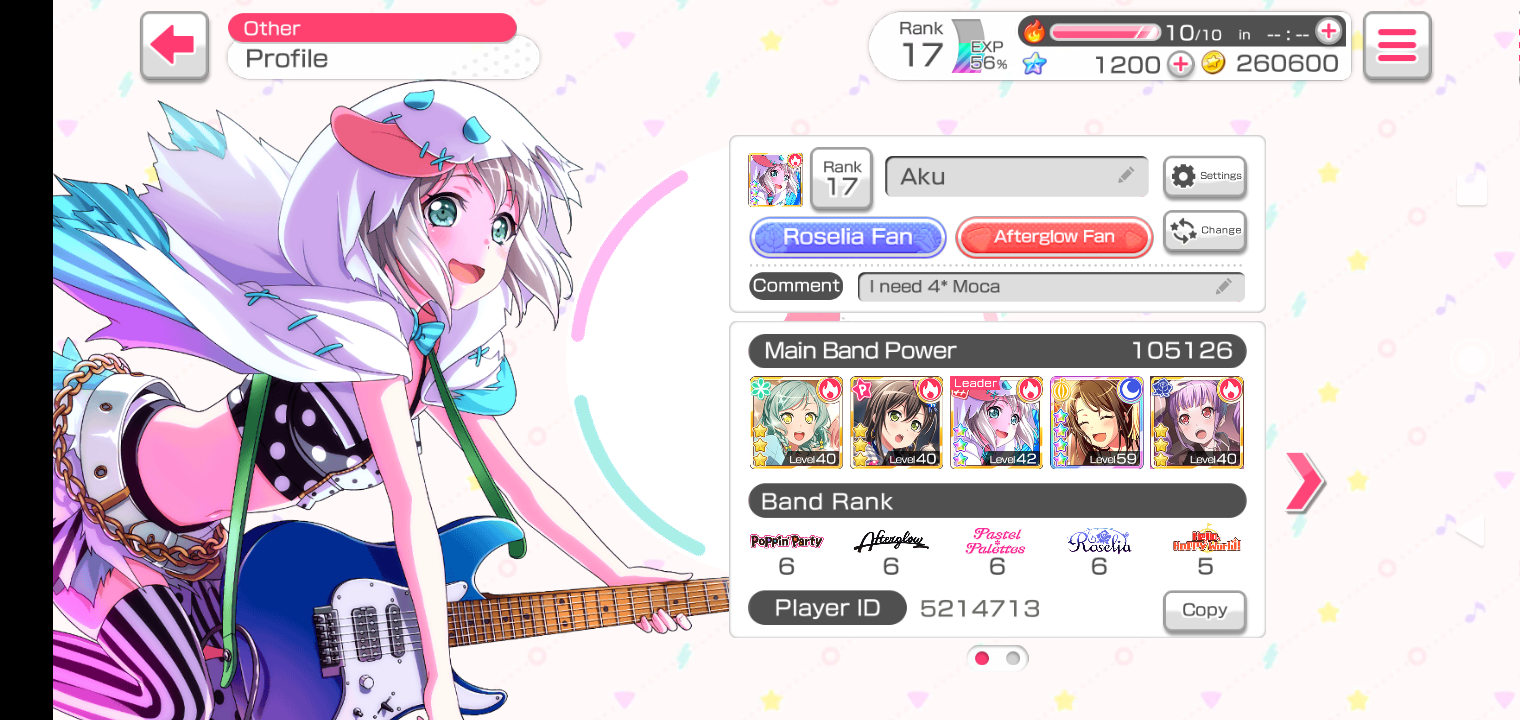
Task: Select the dark-haired Level 40 card
Action: [x=896, y=422]
